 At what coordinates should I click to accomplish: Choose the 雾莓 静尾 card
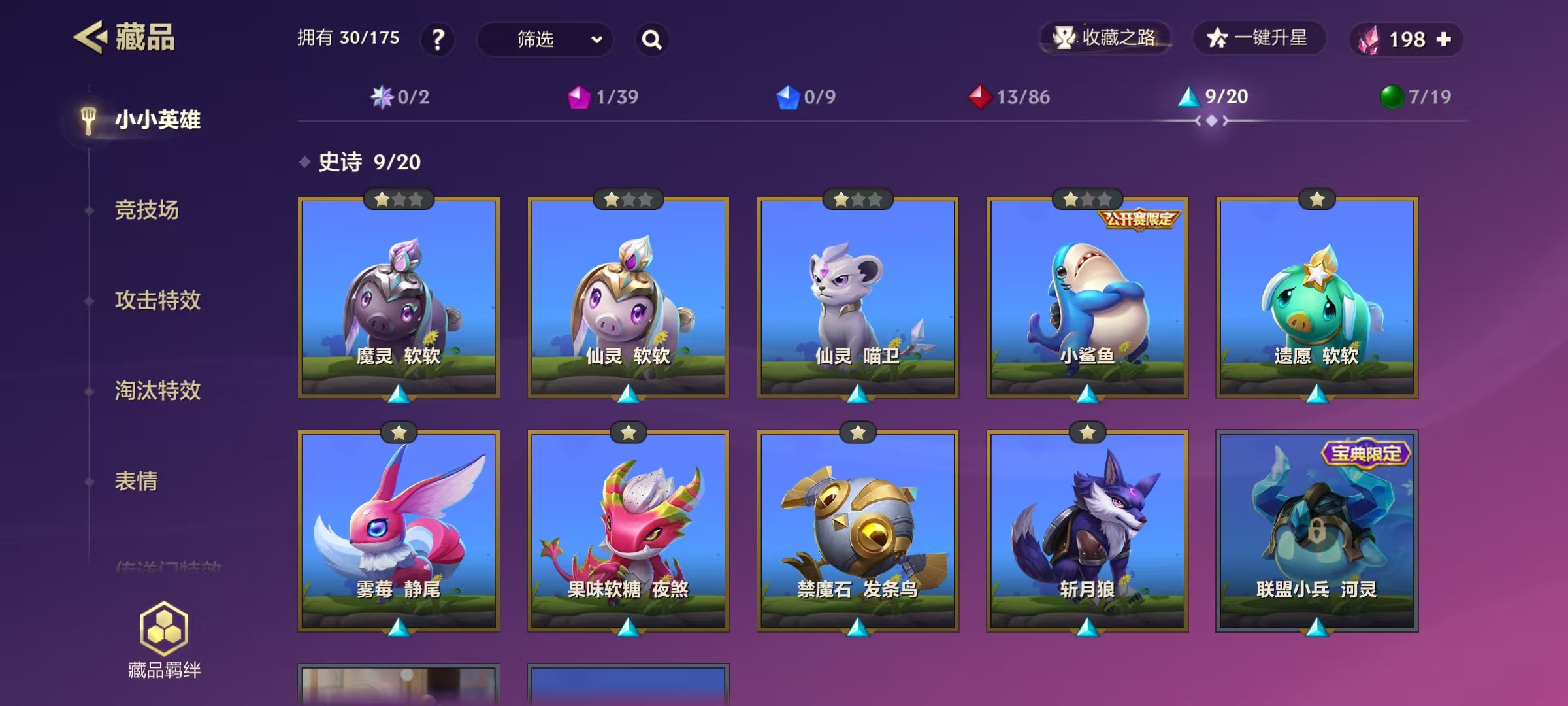(x=399, y=531)
